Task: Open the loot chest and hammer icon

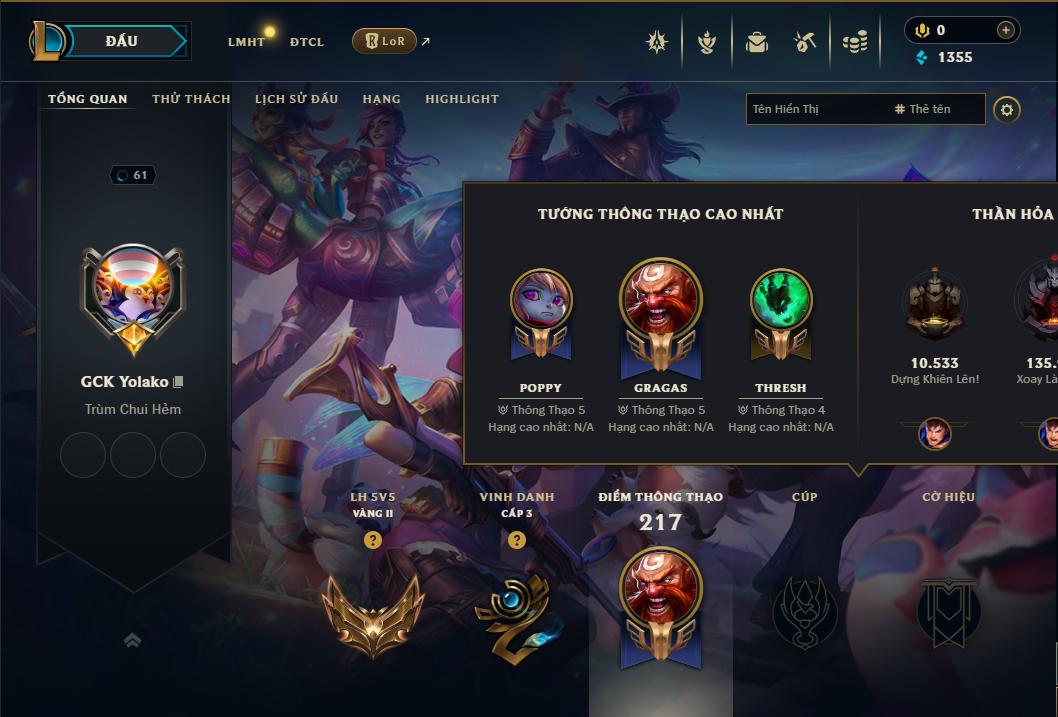Action: 805,42
